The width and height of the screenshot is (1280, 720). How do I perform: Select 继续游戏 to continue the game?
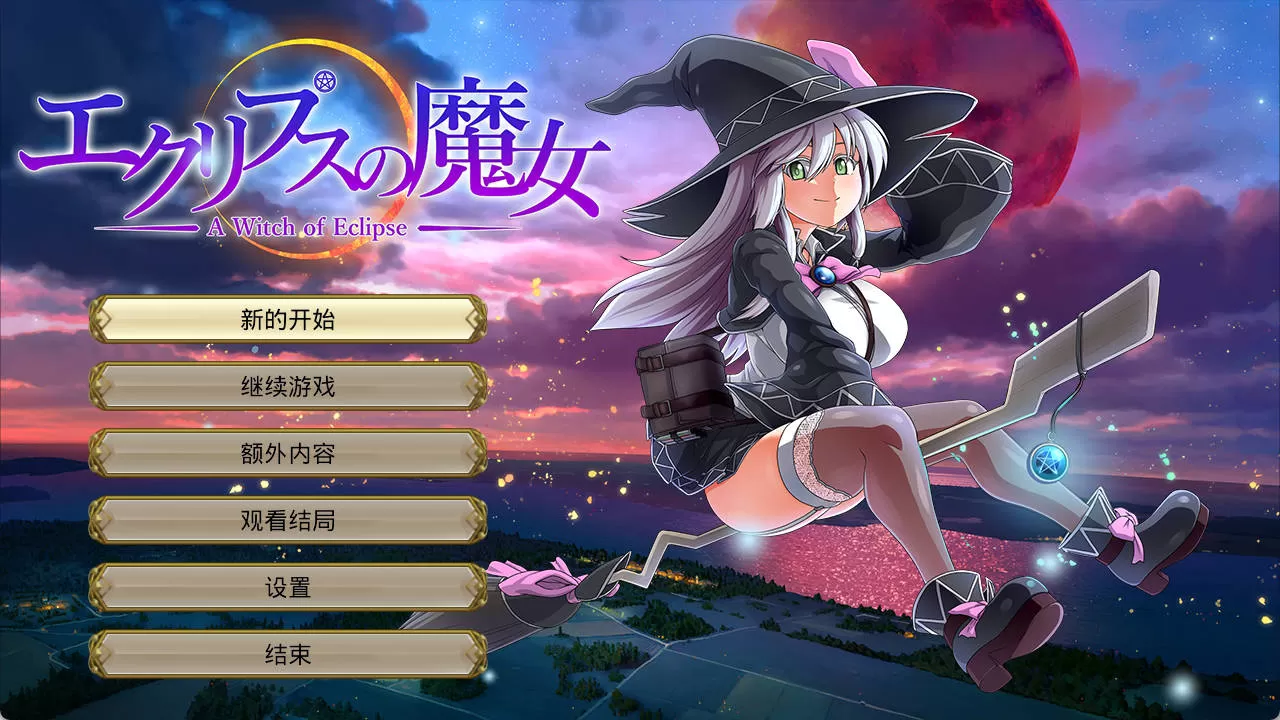[x=288, y=385]
